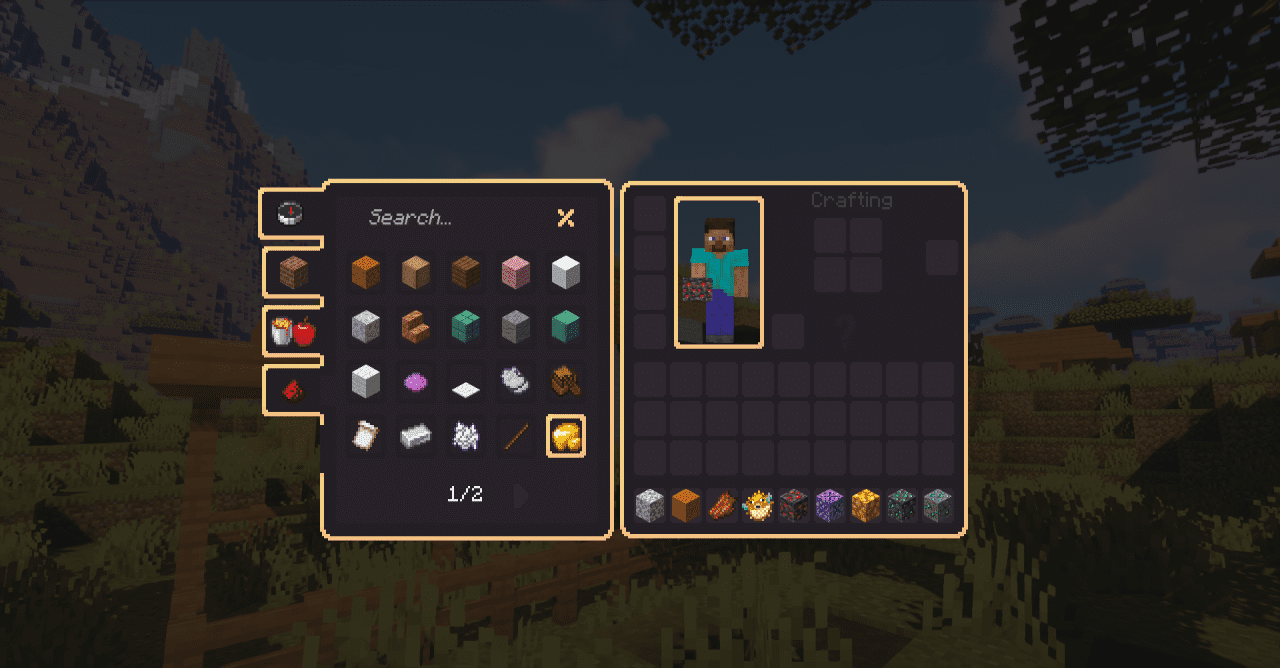The height and width of the screenshot is (668, 1280).
Task: Click the cooked meat hotbar slot
Action: click(x=723, y=506)
